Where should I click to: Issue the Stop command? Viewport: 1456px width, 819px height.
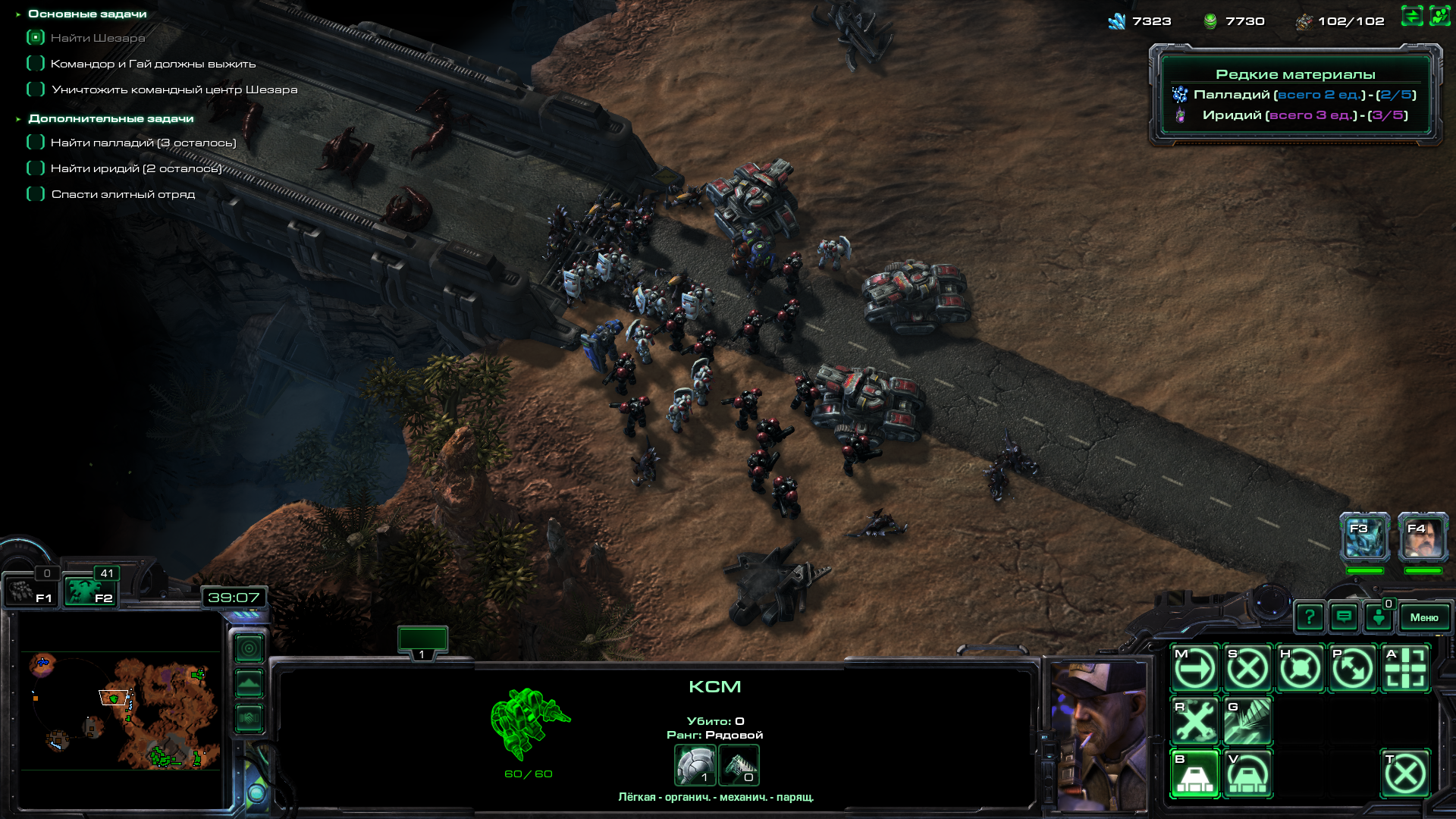(1247, 669)
